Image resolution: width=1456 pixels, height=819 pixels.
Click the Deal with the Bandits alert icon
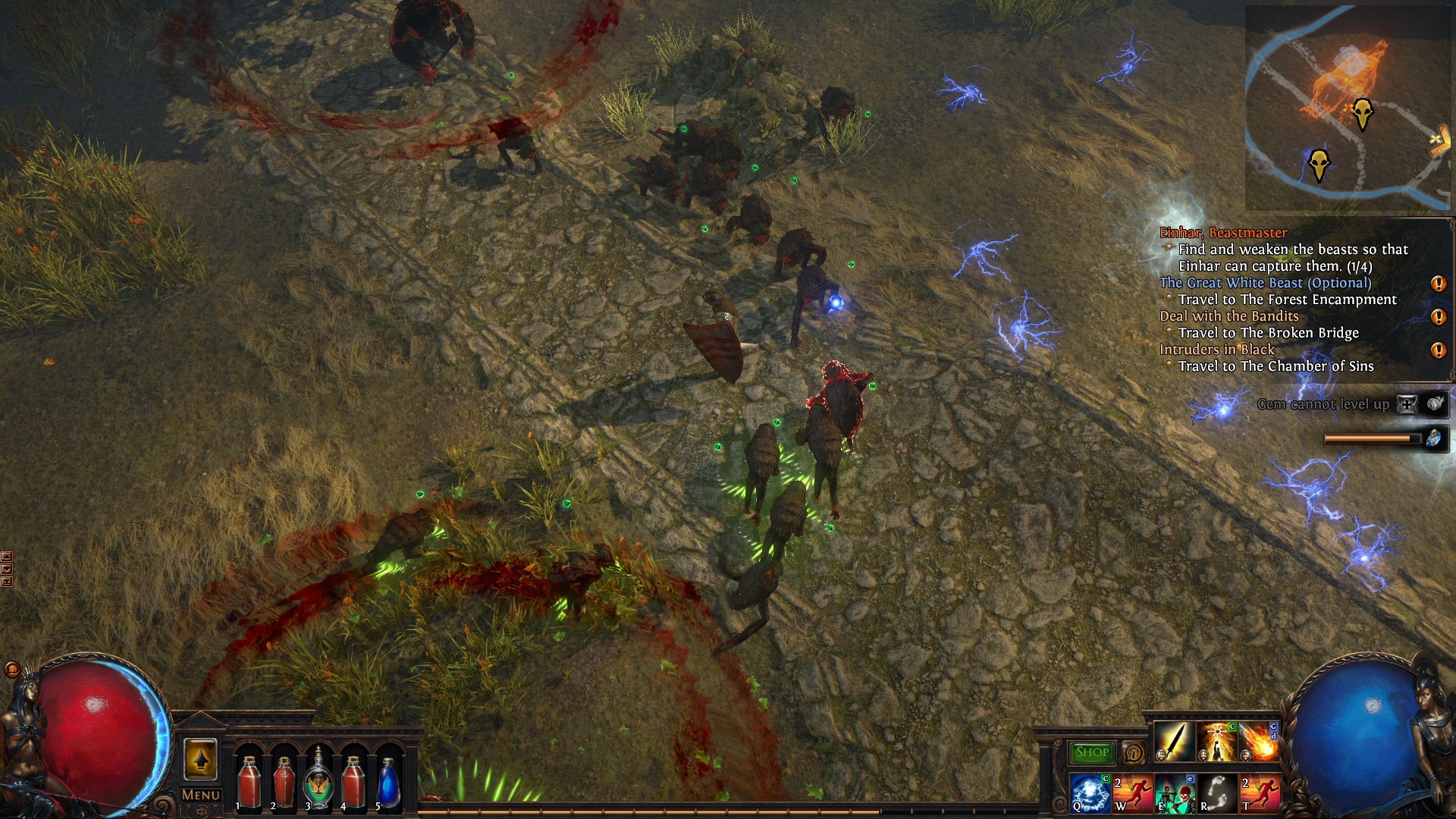[x=1438, y=317]
